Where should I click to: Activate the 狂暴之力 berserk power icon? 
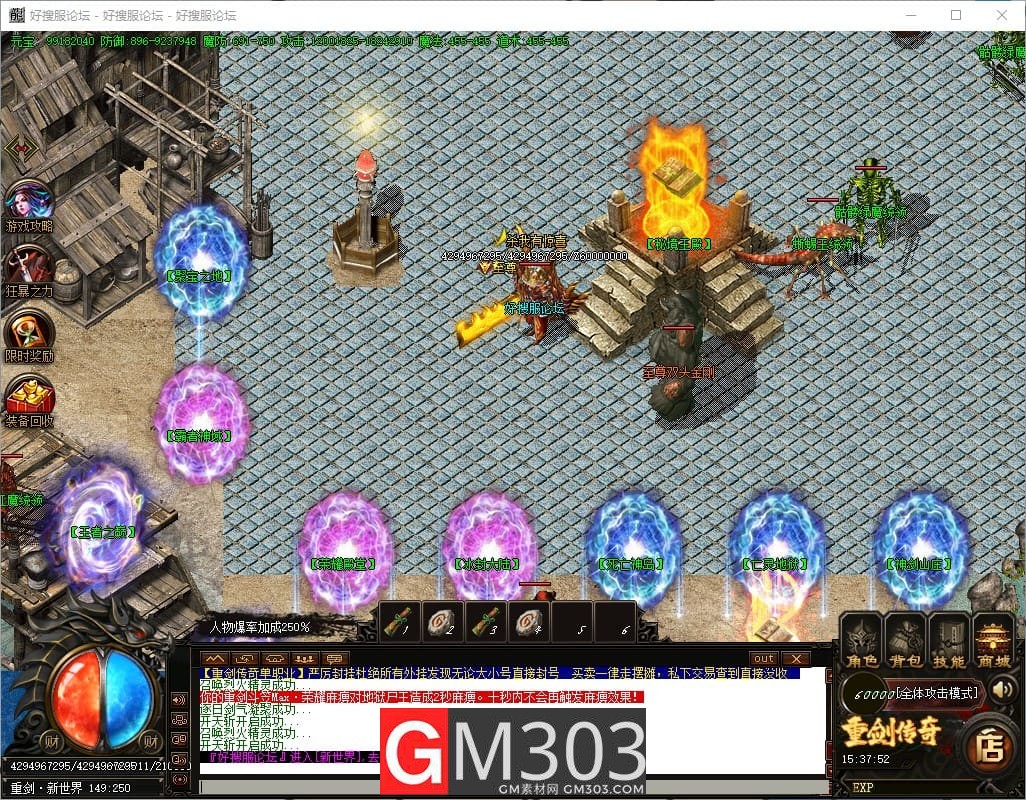[x=28, y=268]
